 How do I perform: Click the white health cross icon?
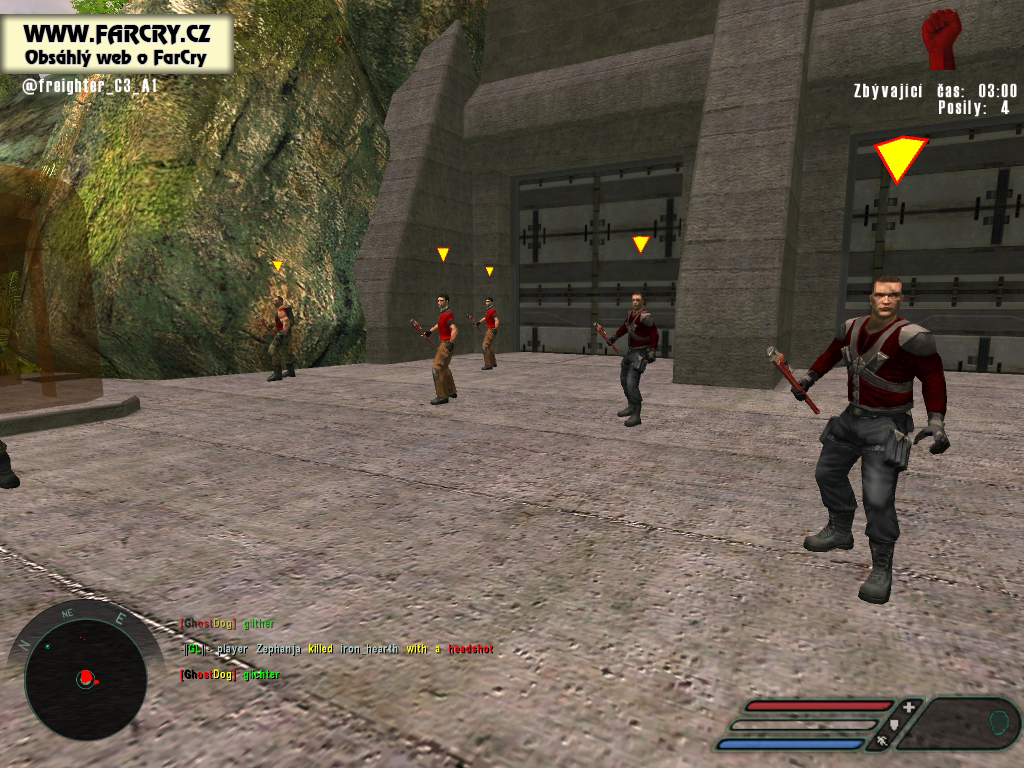coord(908,707)
